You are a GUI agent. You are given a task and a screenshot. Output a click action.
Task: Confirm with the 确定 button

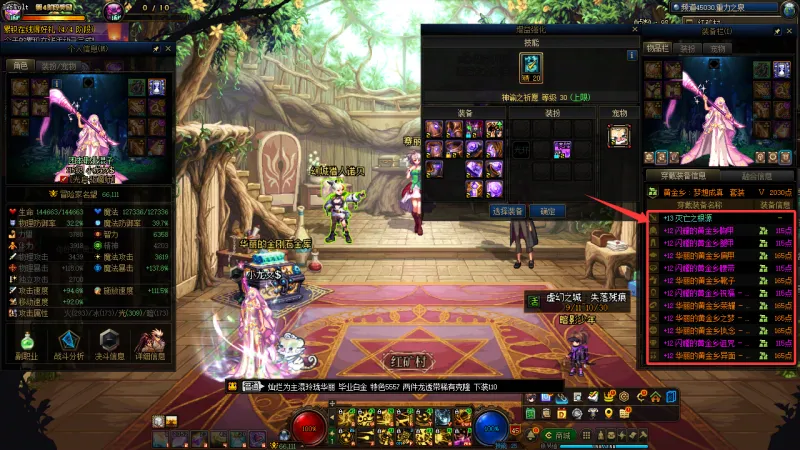(x=547, y=212)
